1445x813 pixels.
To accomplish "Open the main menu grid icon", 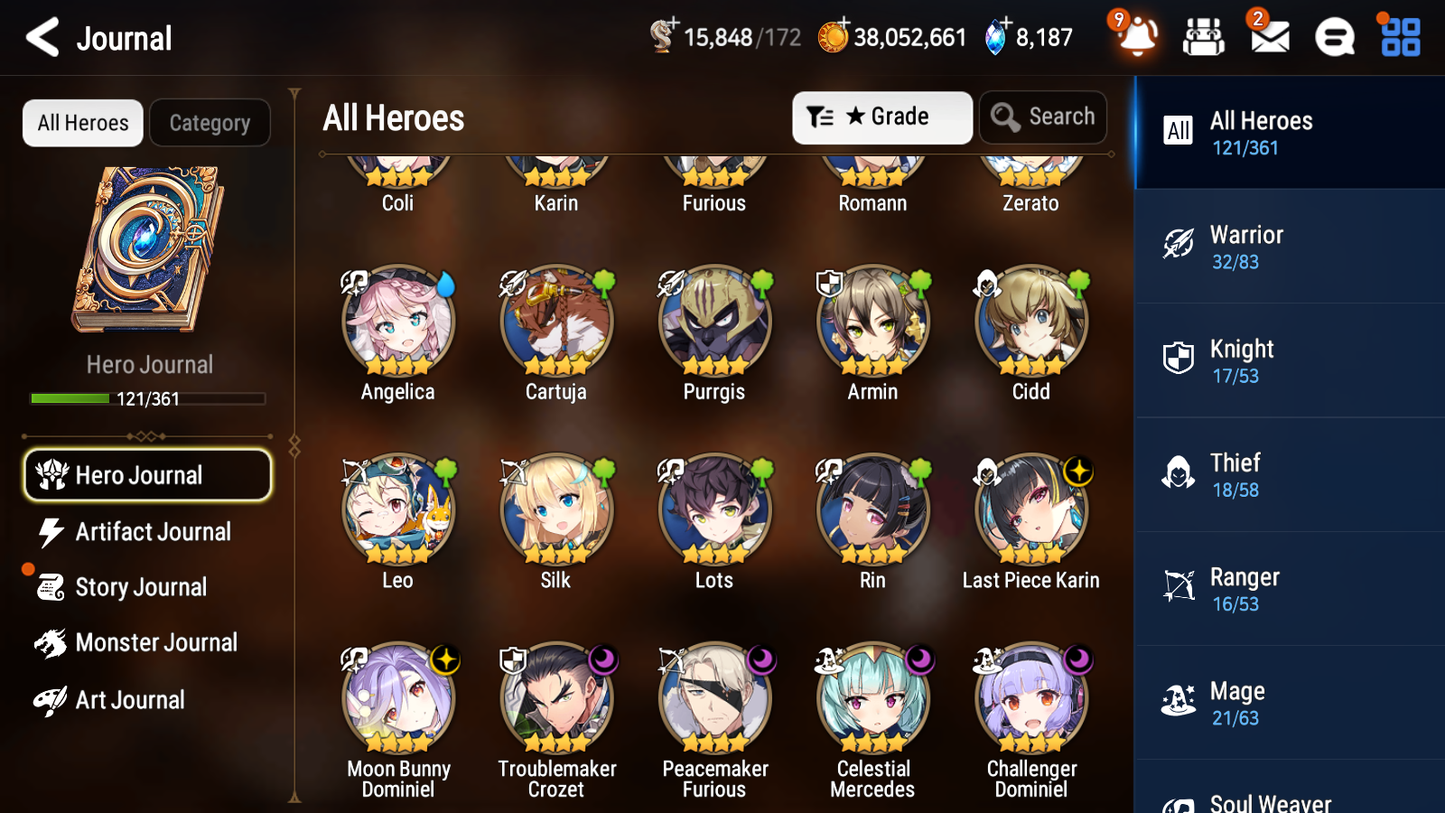I will [x=1398, y=37].
